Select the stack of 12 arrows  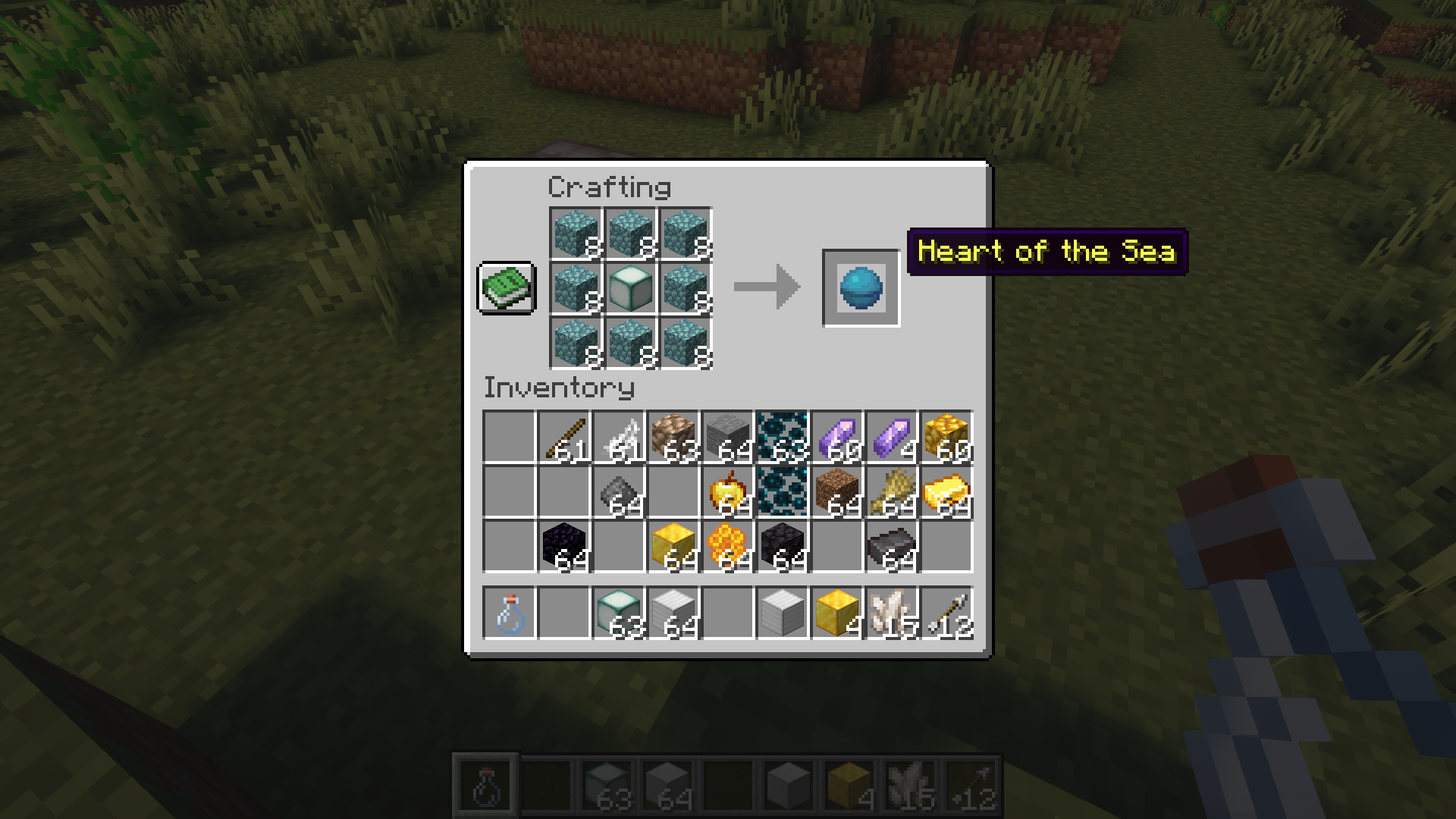946,613
